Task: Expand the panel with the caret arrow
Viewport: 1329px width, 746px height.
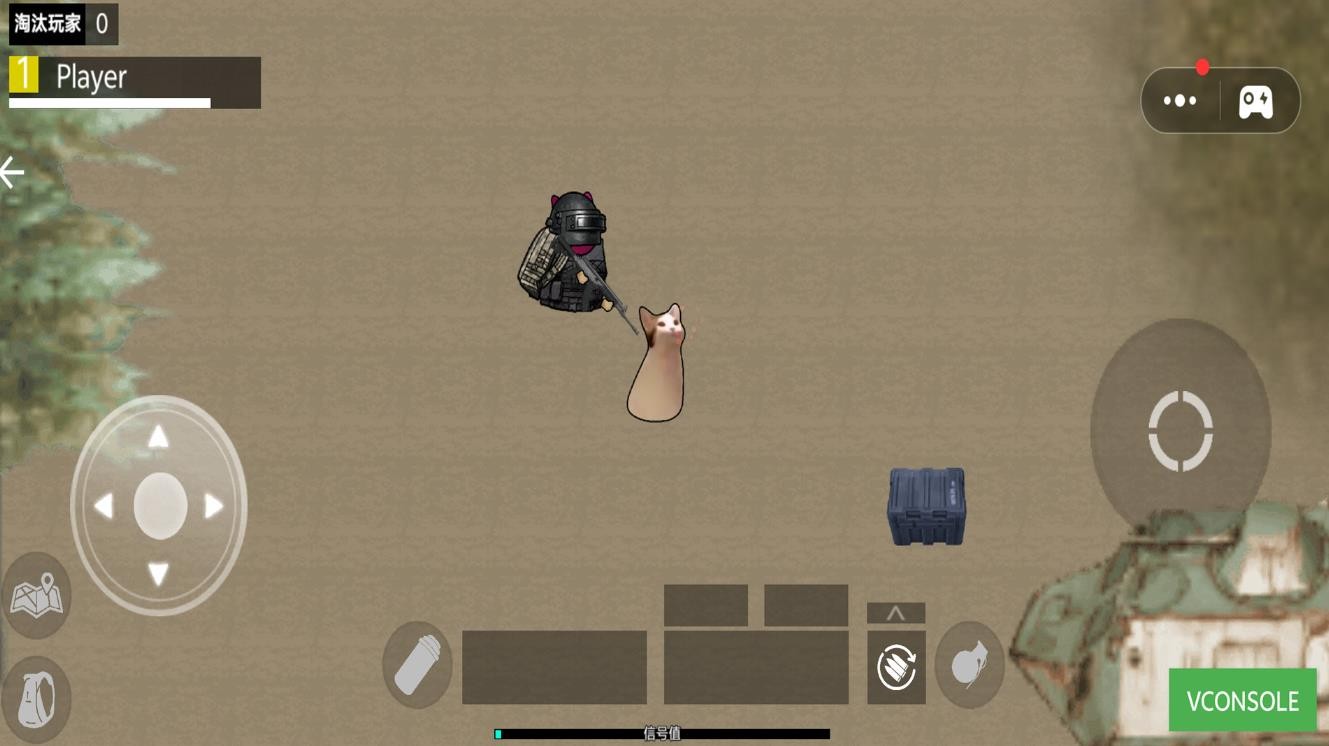Action: point(896,613)
